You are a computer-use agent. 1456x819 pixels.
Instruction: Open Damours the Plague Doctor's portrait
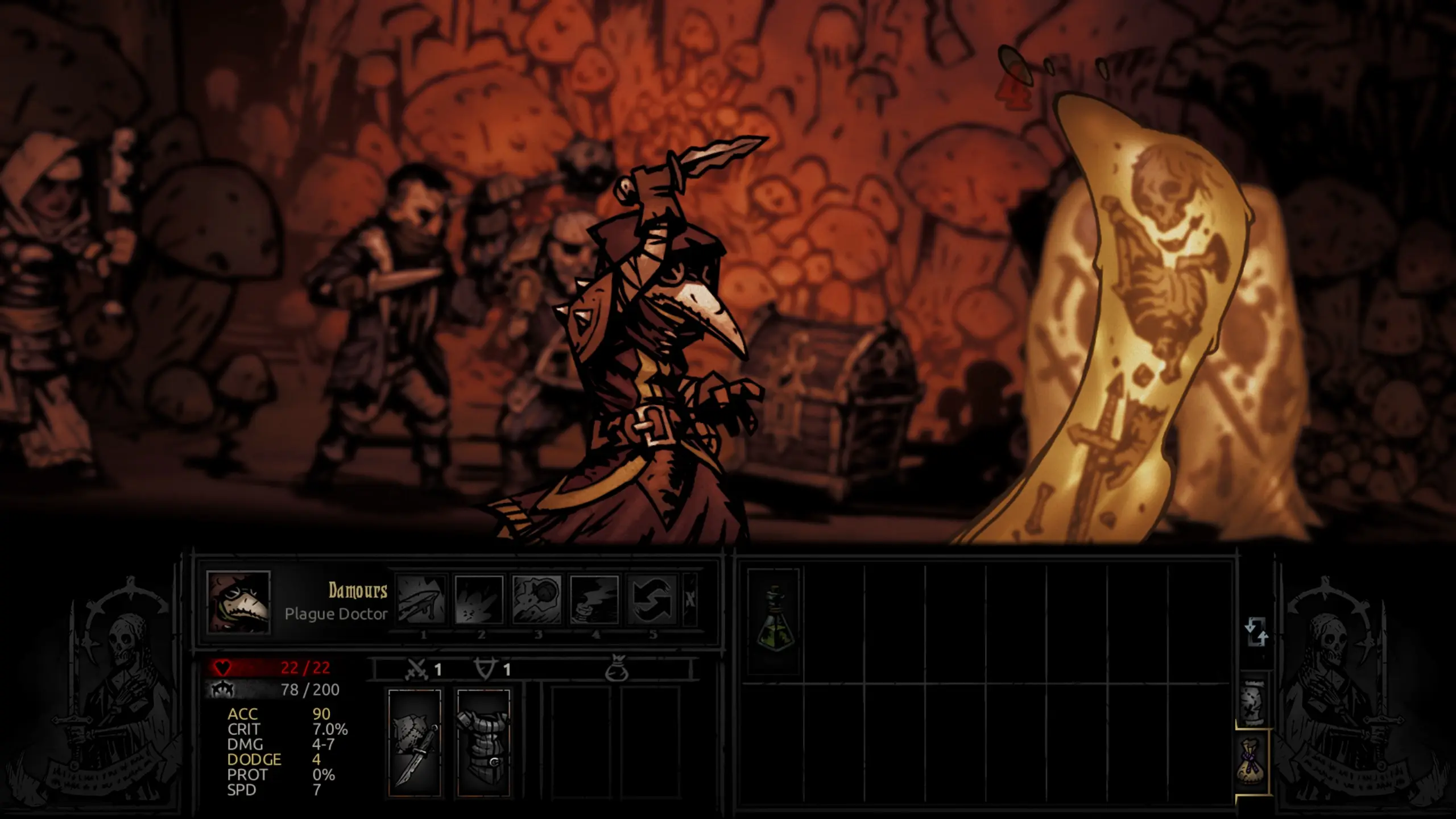click(x=238, y=602)
